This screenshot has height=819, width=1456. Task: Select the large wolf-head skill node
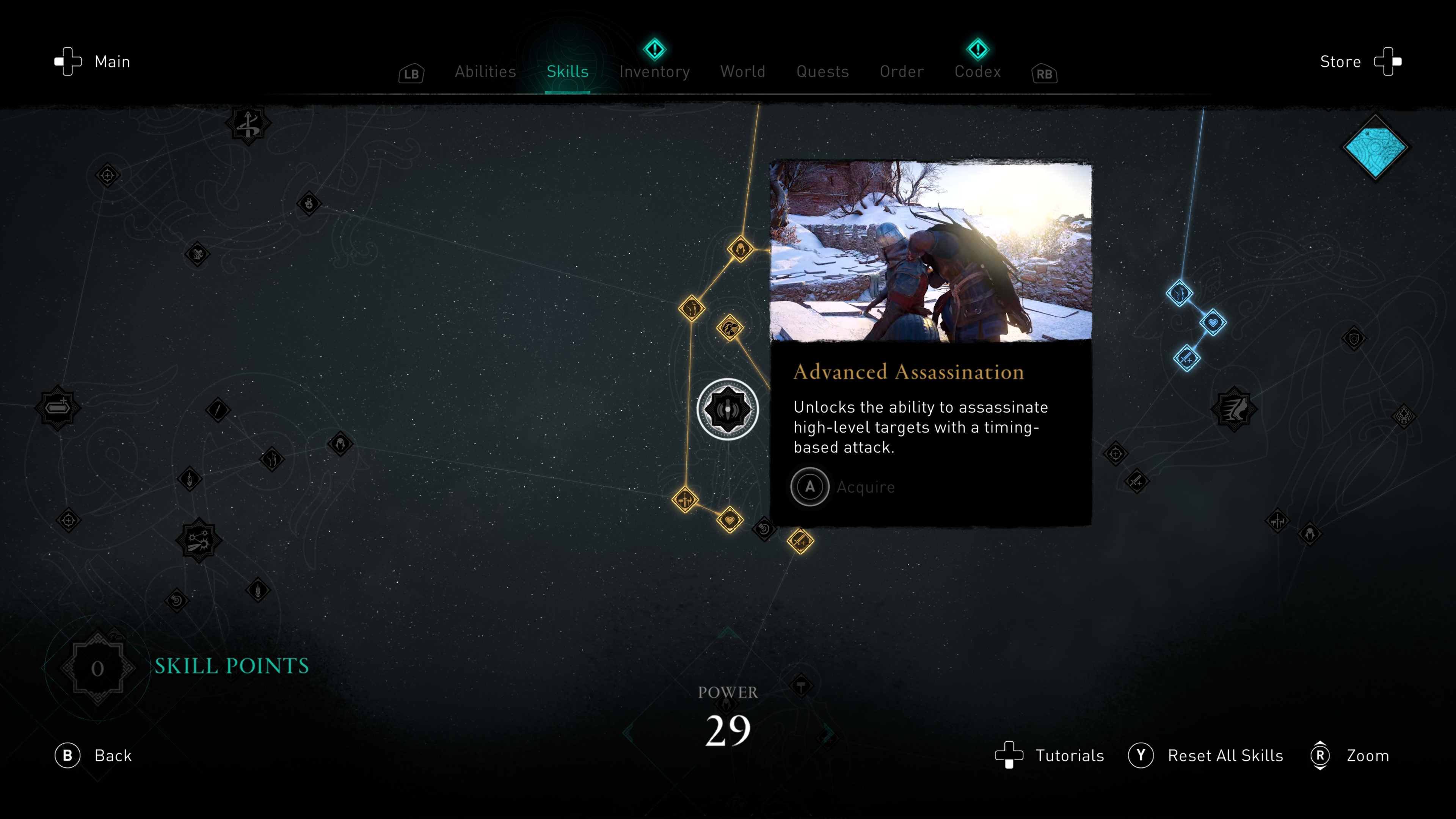tap(1234, 409)
